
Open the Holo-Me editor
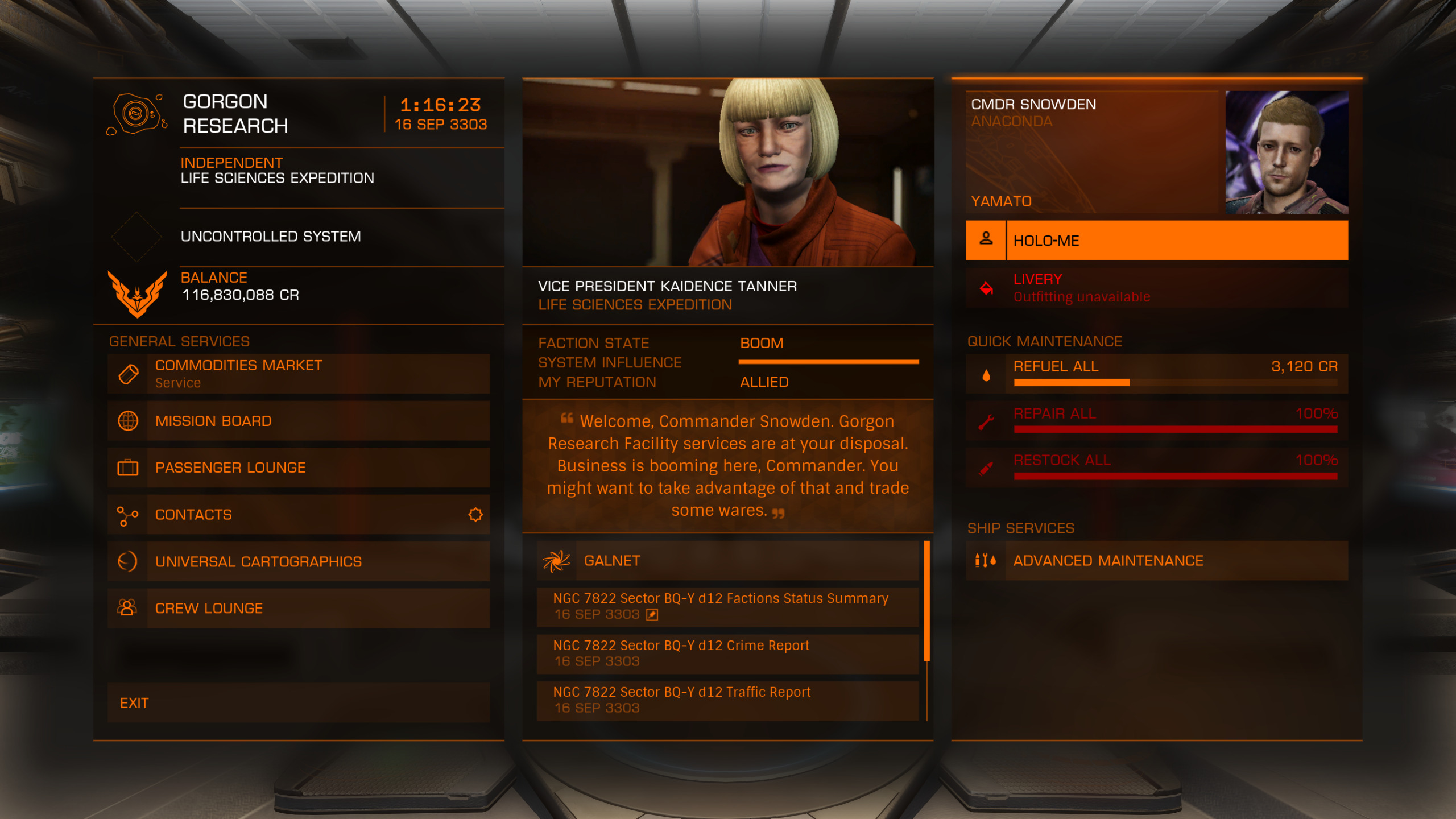[1156, 241]
